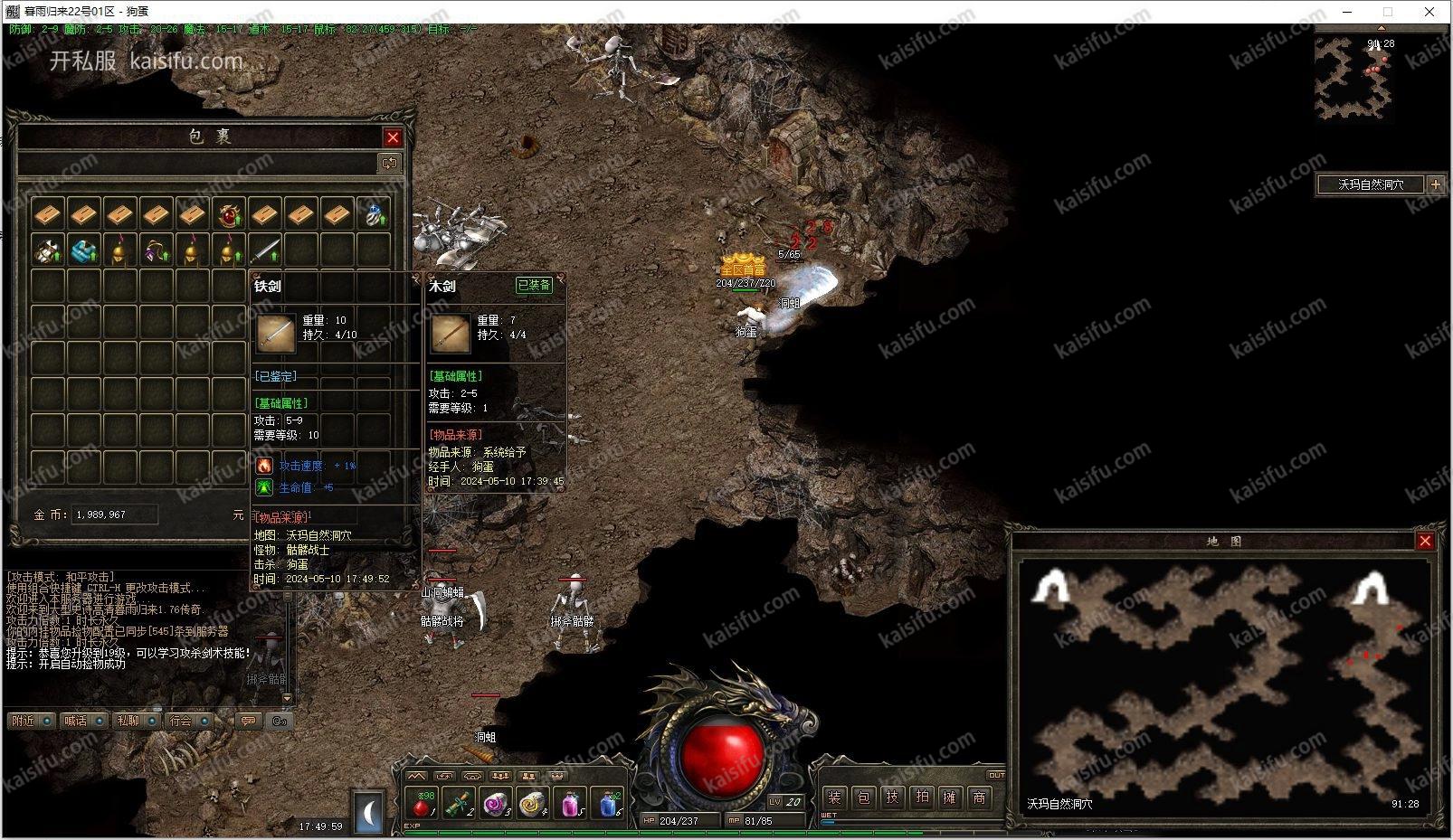
Task: Switch to the 附近 nearby chat channel
Action: click(x=24, y=721)
